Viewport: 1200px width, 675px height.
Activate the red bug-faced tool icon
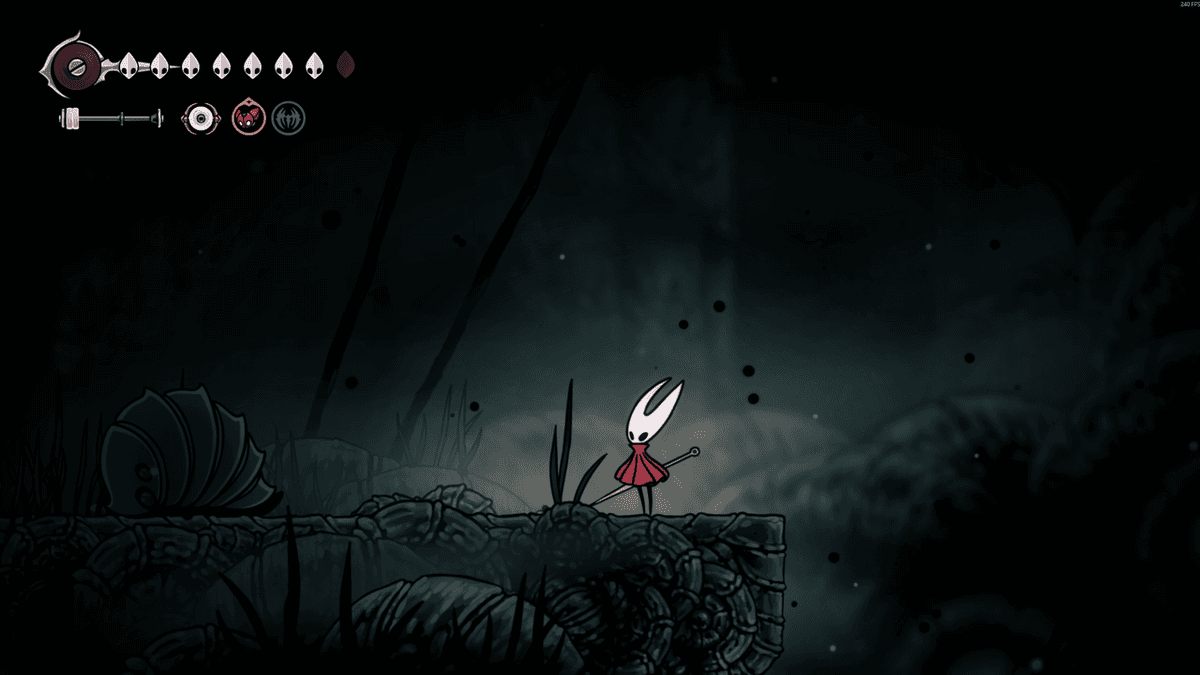tap(248, 119)
